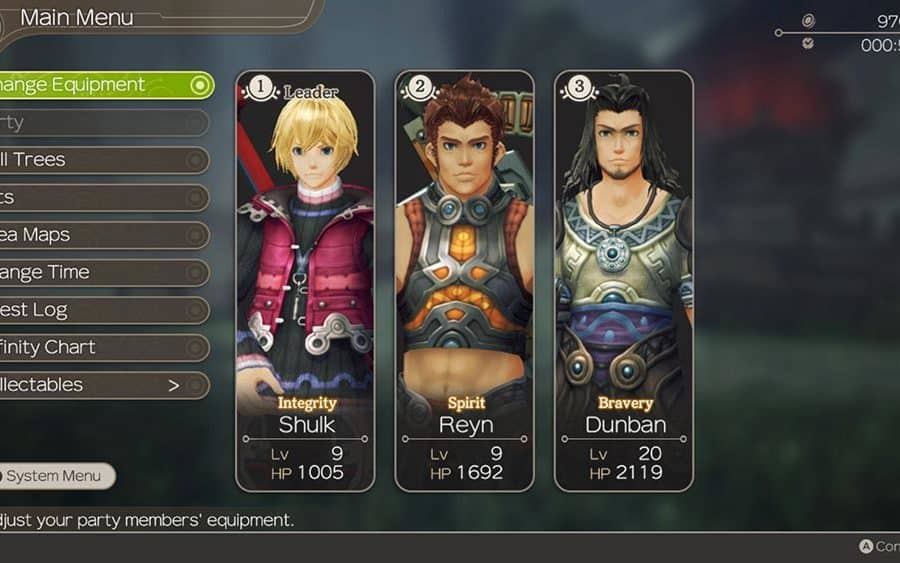
Task: Select the Change Equipment menu entry
Action: point(100,85)
